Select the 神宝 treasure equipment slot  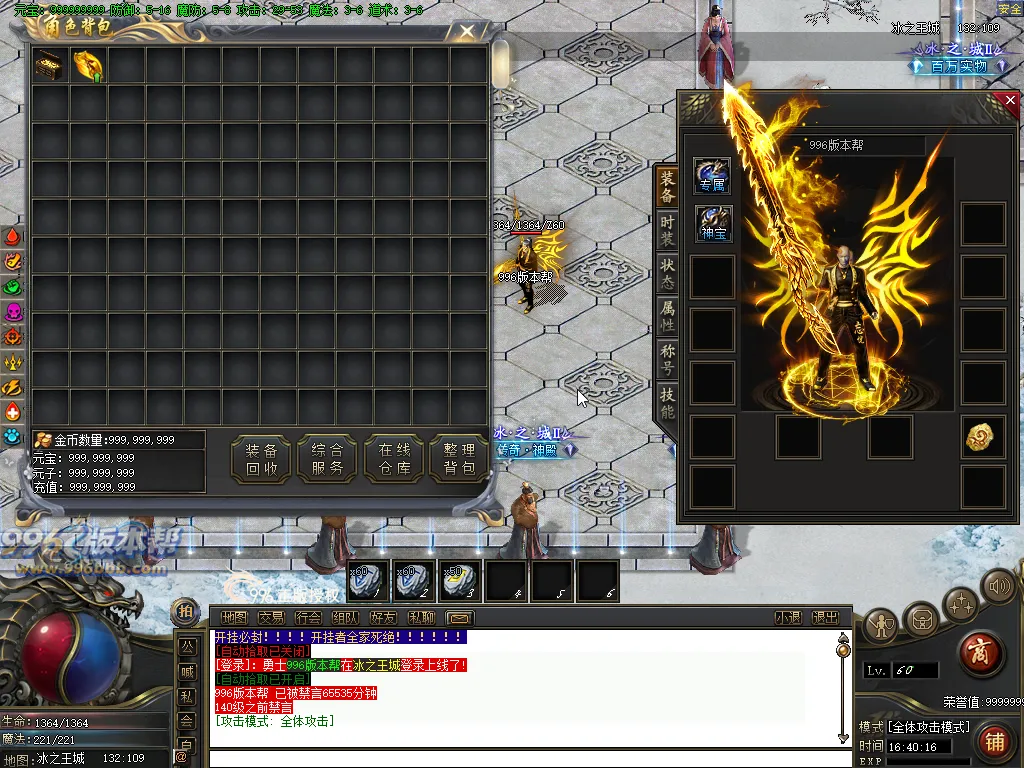tap(713, 223)
